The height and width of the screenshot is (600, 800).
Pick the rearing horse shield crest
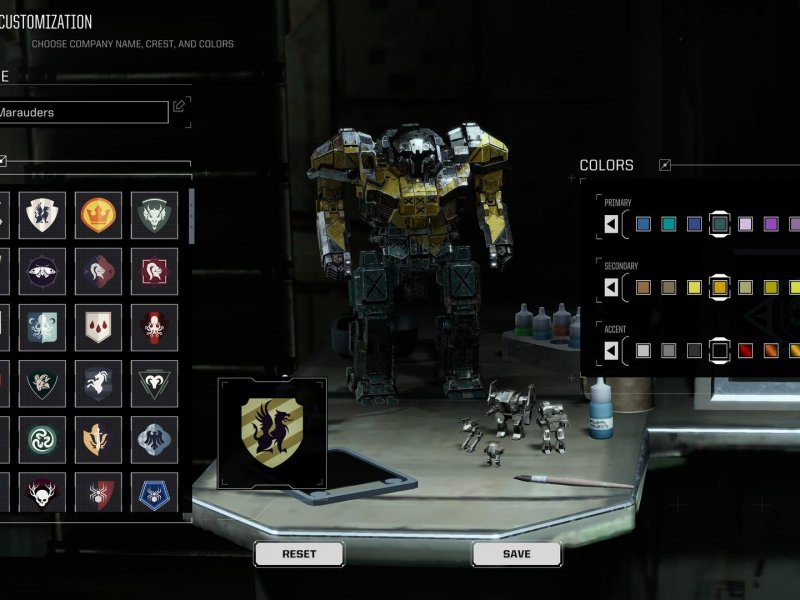click(x=98, y=383)
